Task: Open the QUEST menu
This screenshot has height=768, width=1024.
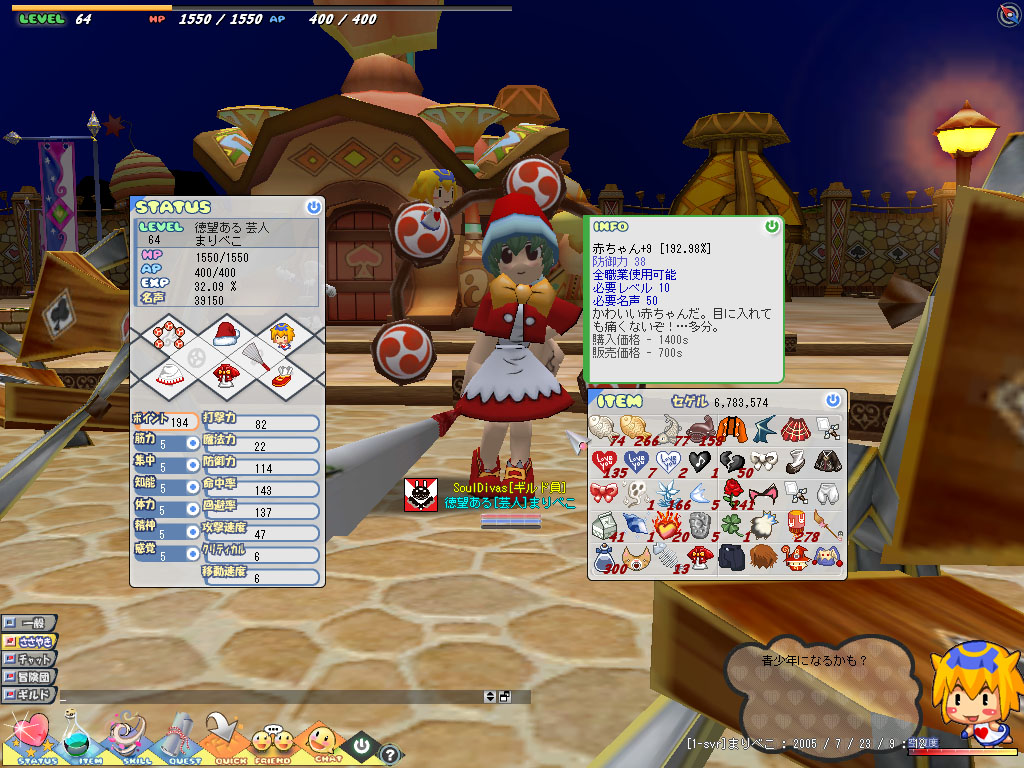Action: (183, 738)
